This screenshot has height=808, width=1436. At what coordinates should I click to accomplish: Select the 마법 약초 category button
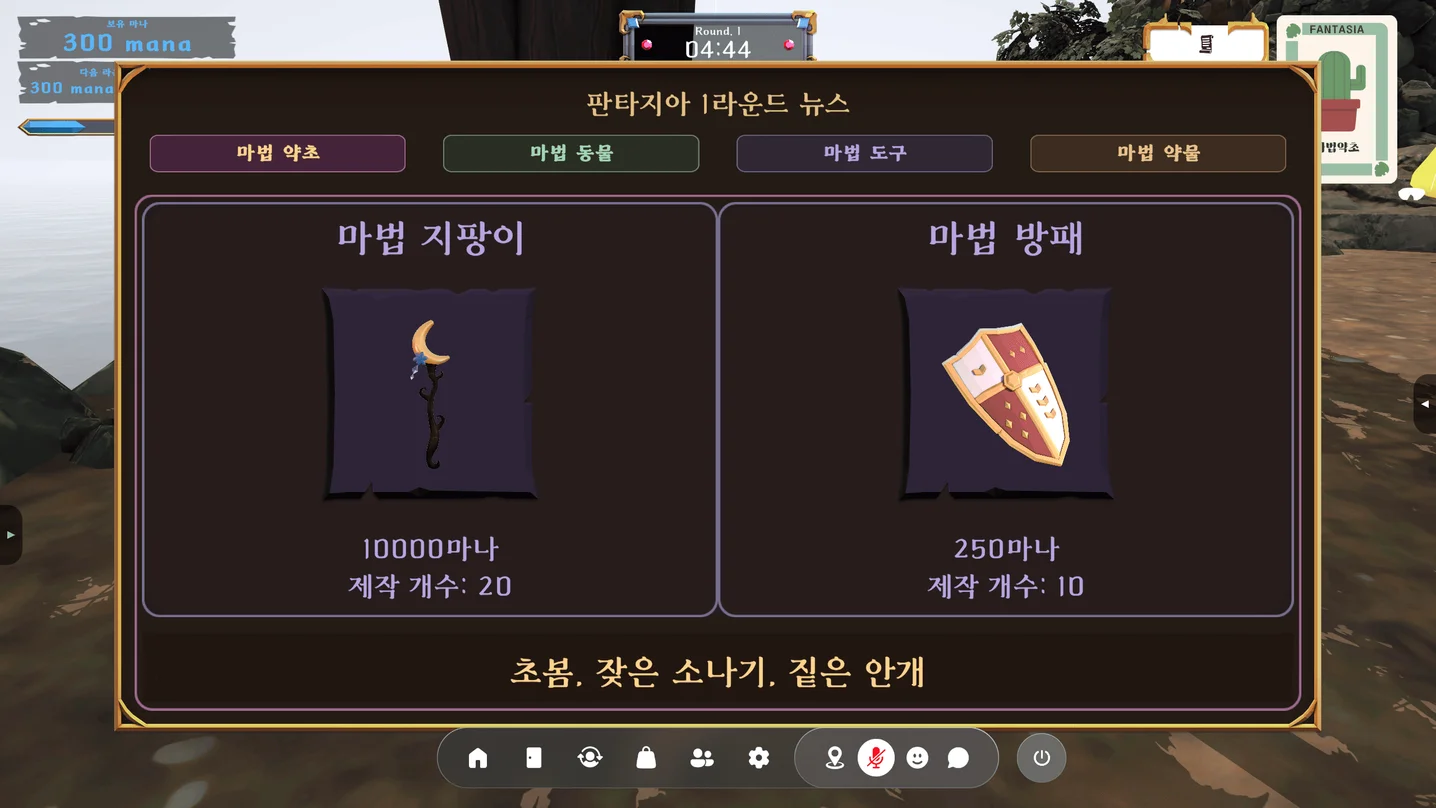[x=277, y=153]
